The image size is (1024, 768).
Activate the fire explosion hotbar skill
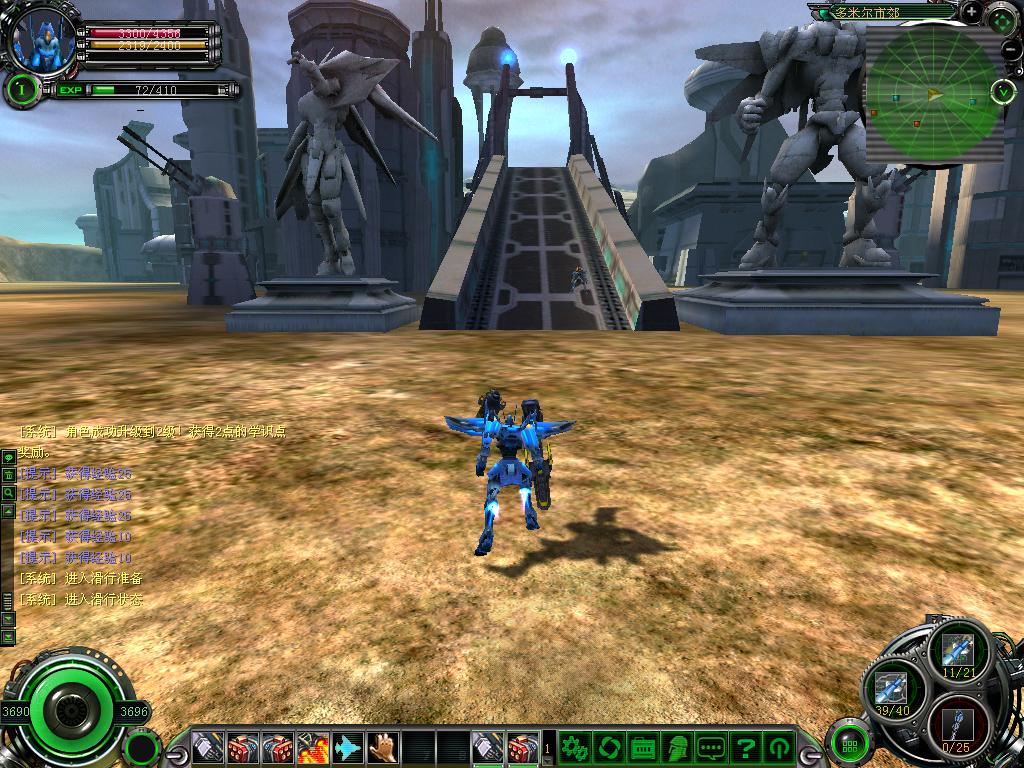point(312,746)
